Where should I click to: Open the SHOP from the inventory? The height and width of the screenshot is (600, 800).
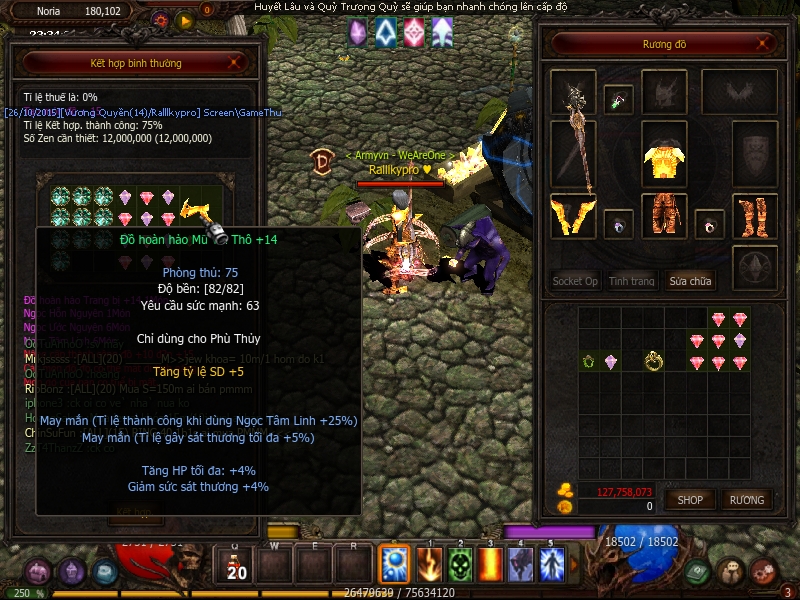pos(691,499)
